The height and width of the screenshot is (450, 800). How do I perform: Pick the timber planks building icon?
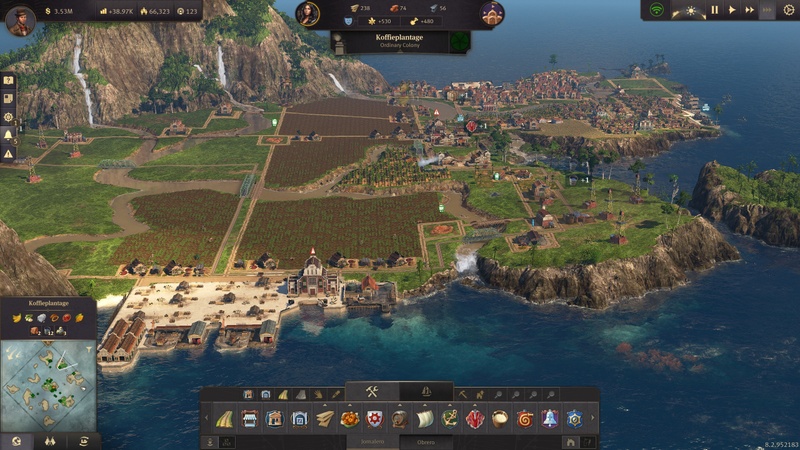(325, 419)
